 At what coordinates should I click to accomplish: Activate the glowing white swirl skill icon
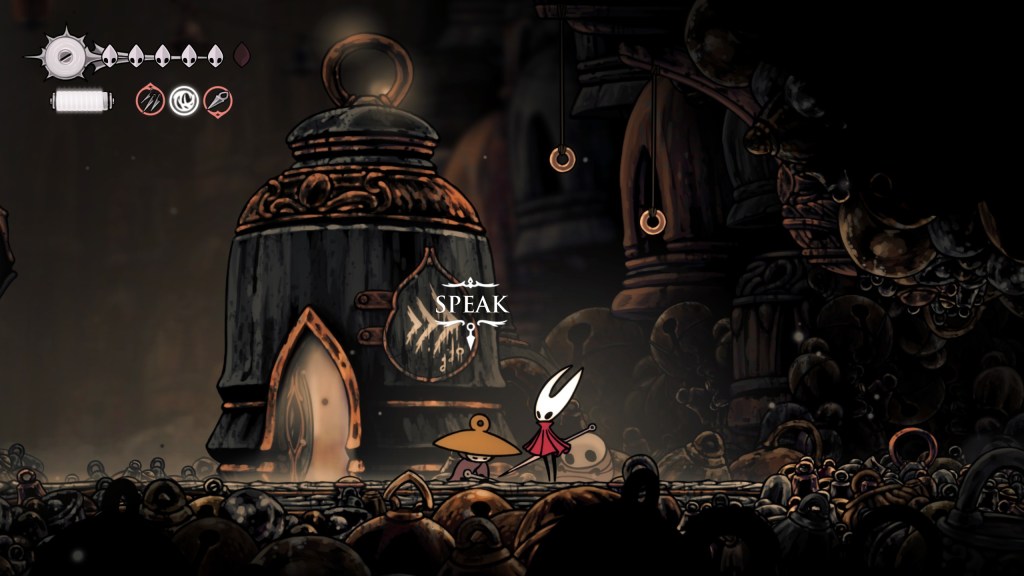(184, 100)
